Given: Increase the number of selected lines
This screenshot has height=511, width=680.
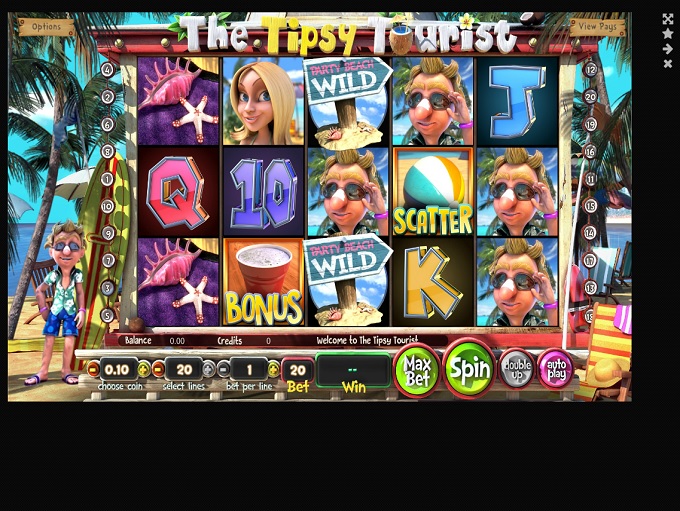Looking at the screenshot, I should [208, 369].
